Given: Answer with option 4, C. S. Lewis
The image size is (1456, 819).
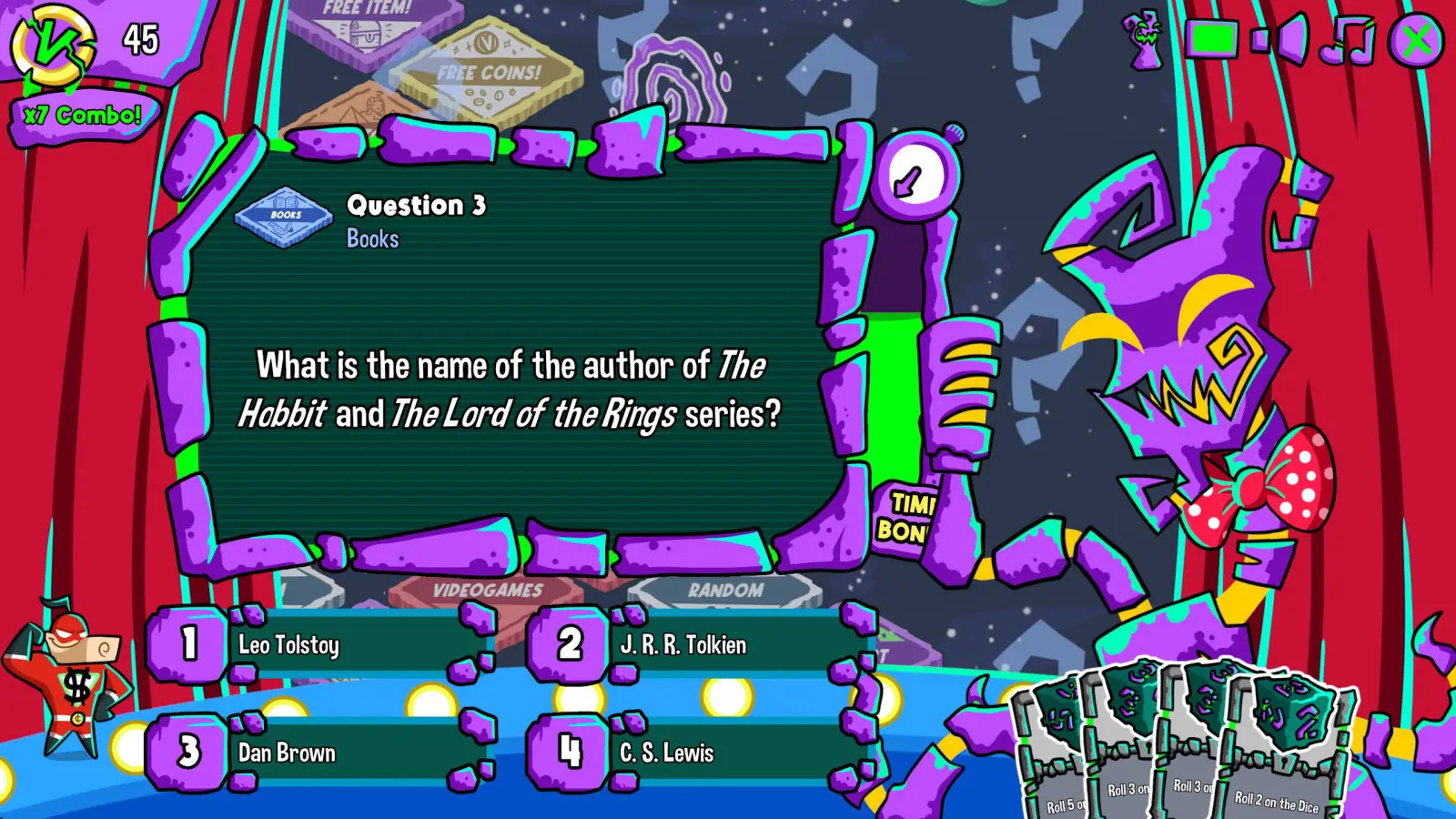Looking at the screenshot, I should coord(701,753).
